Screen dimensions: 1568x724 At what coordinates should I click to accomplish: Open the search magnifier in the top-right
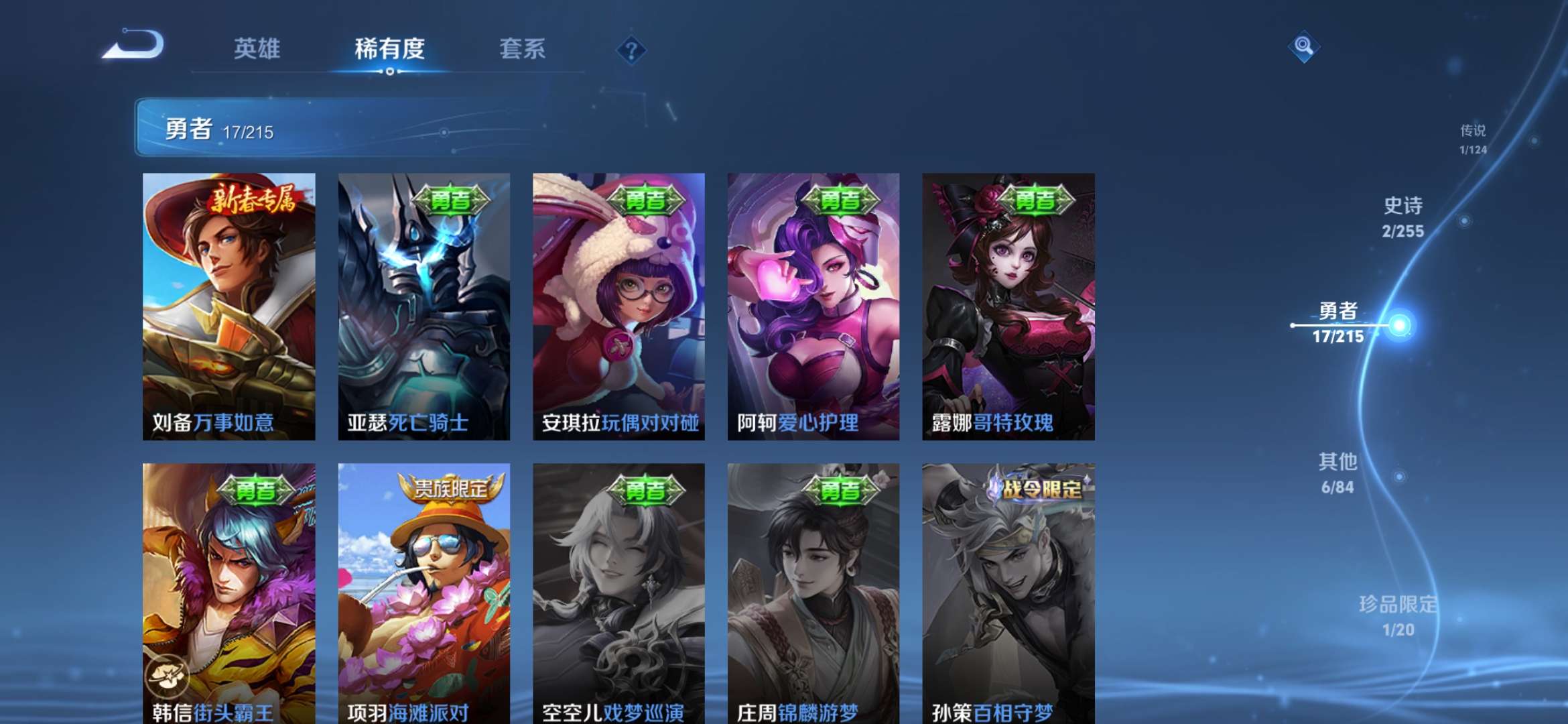pos(1303,46)
